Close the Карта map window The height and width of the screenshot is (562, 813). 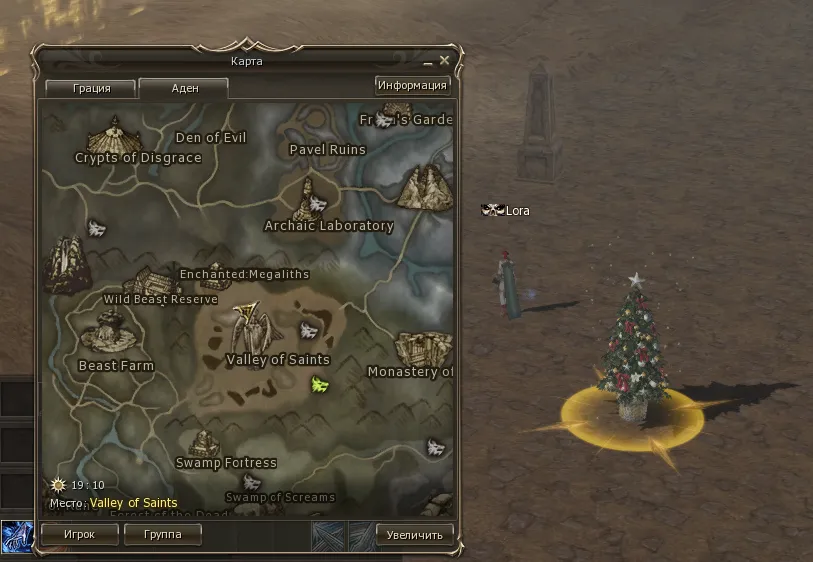[x=445, y=61]
